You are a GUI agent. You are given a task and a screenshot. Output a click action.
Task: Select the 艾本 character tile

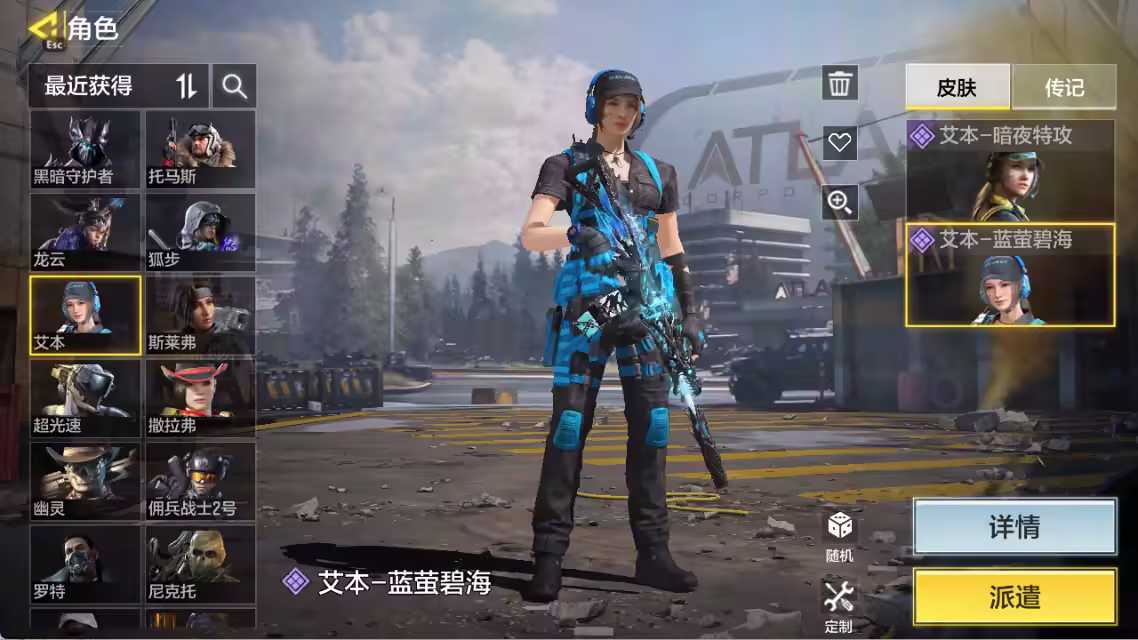85,315
